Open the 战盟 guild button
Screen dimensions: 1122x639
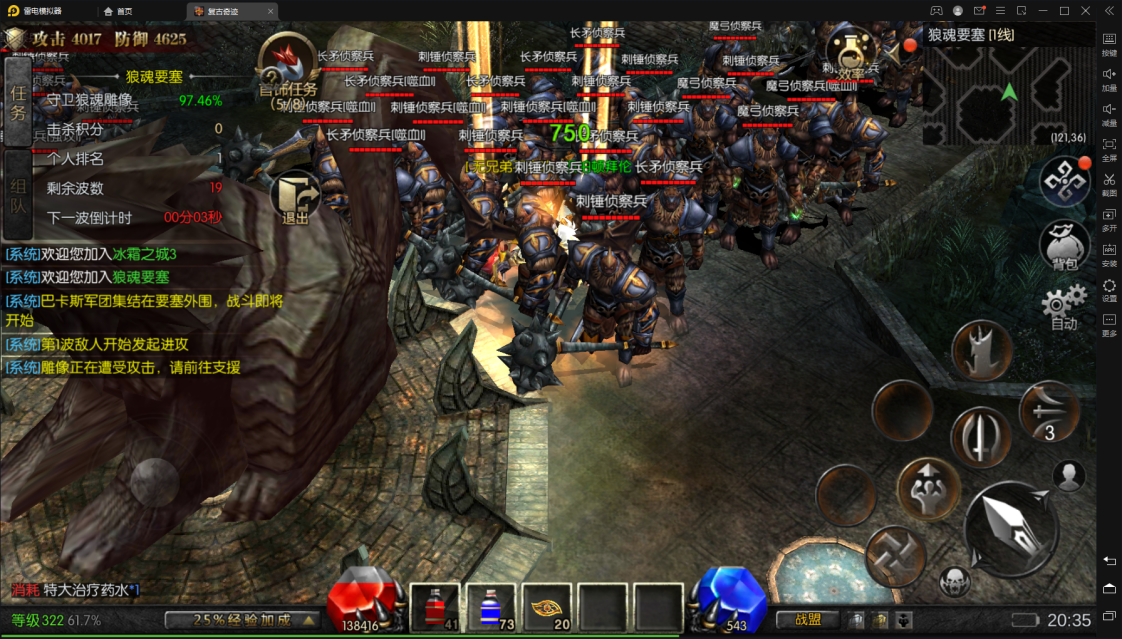808,620
